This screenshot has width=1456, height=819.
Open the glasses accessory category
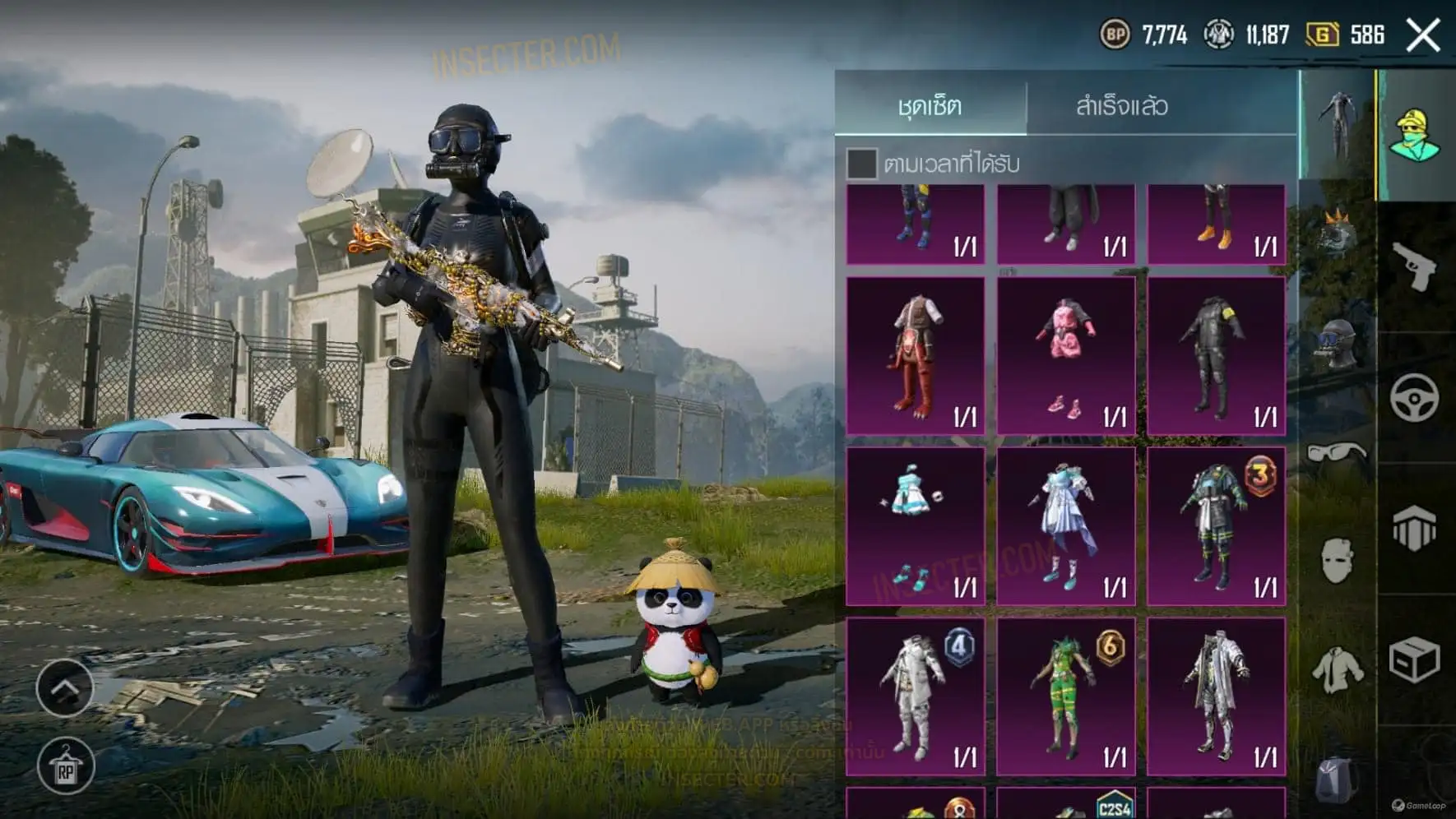(1338, 451)
